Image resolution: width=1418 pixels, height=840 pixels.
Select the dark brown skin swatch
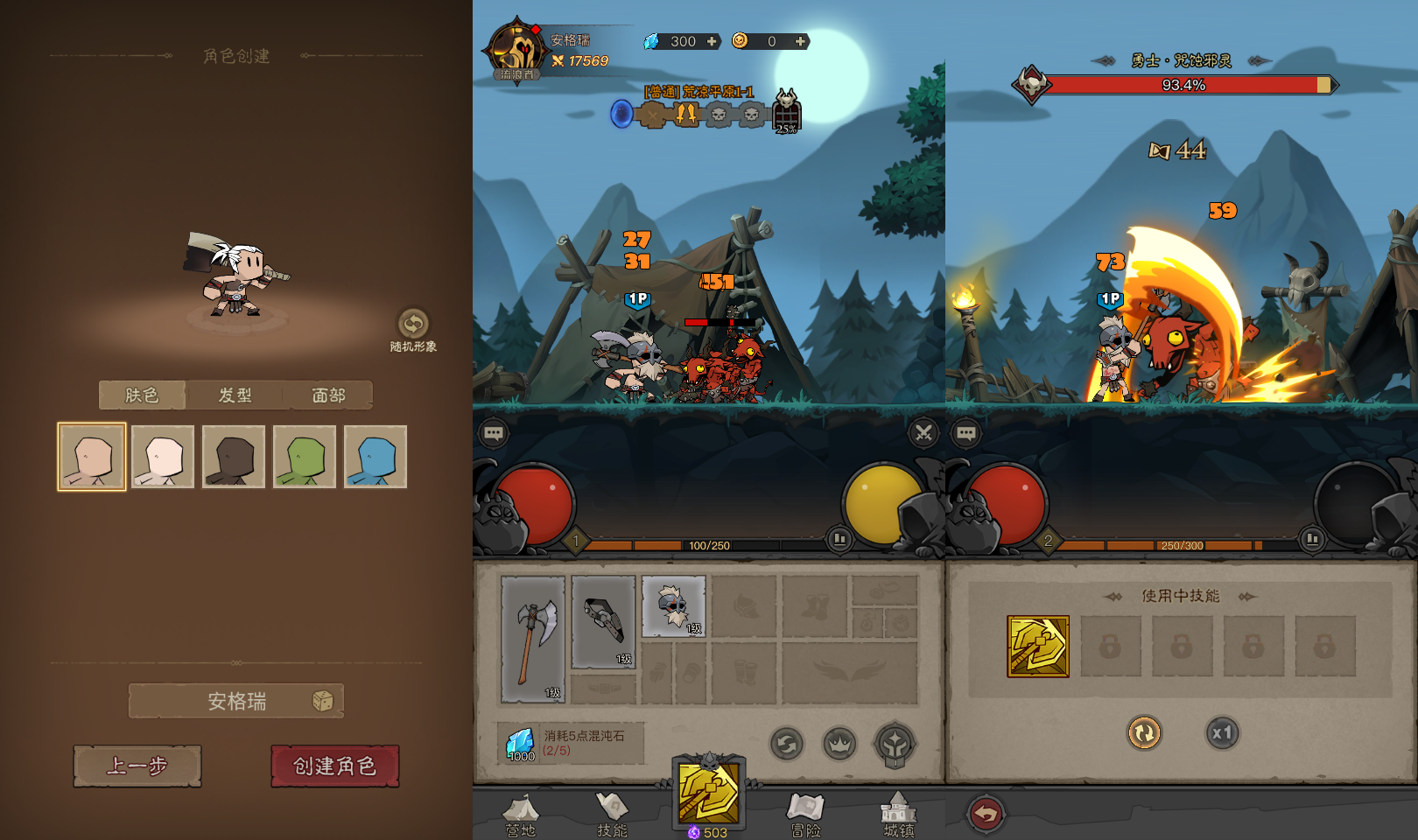[234, 457]
